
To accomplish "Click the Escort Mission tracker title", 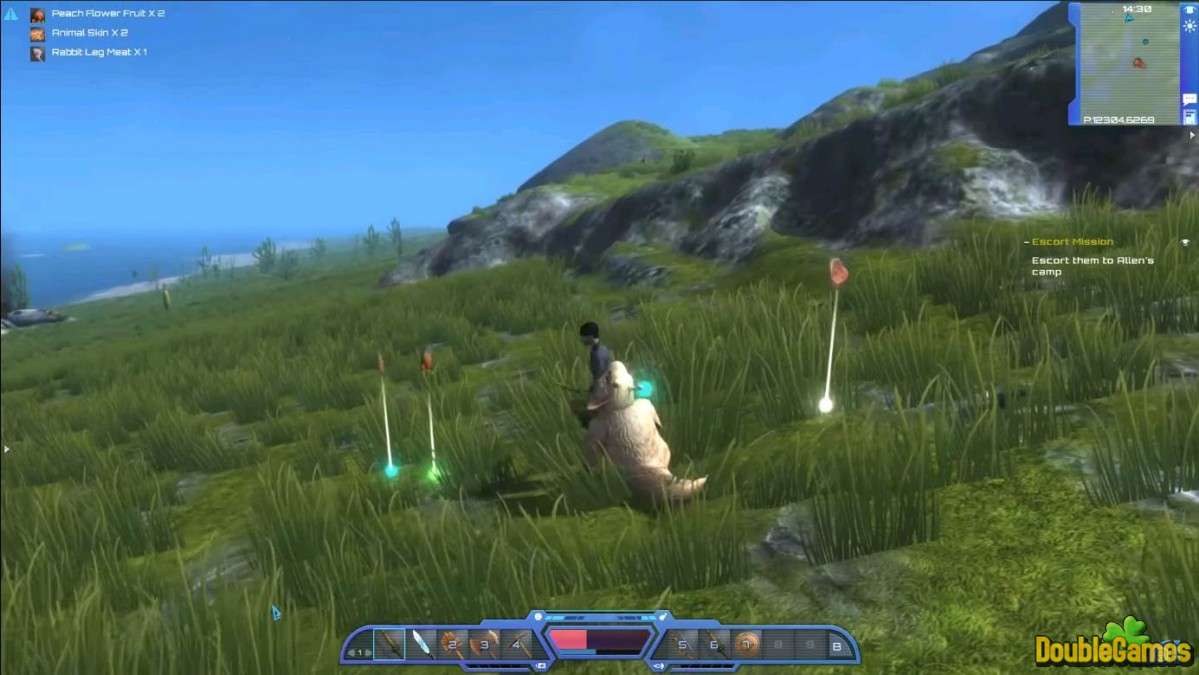I will pyautogui.click(x=1073, y=242).
